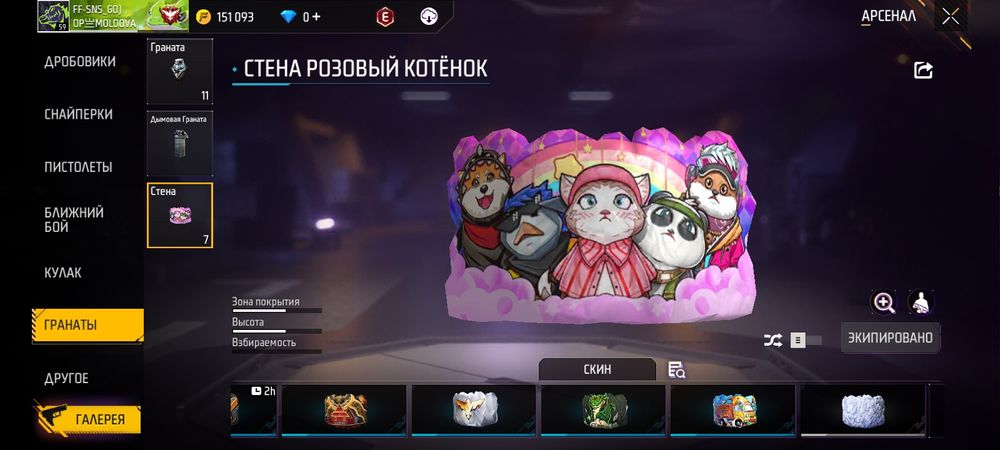Share this skin with the share icon

pos(924,70)
